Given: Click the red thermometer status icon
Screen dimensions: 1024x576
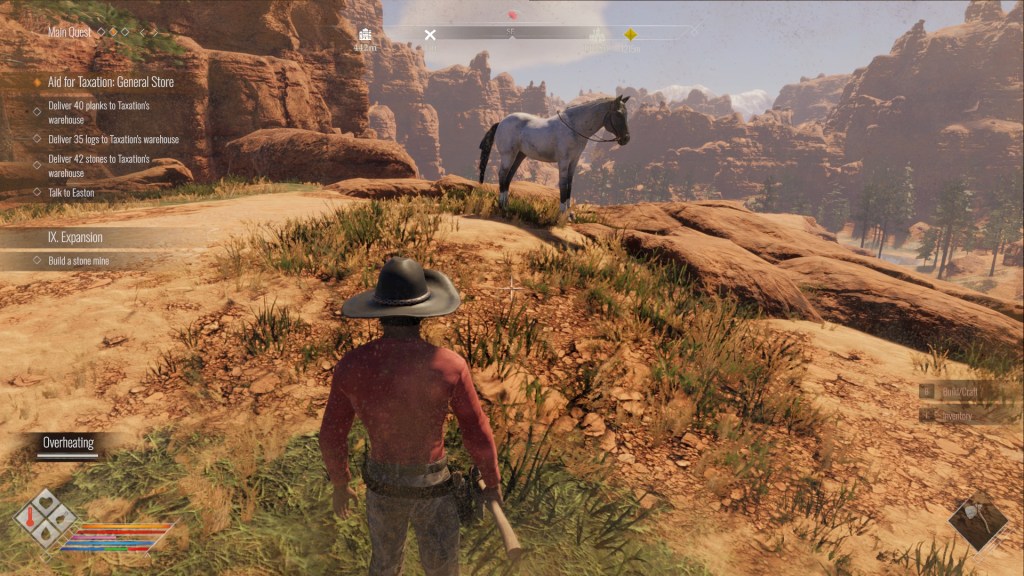Looking at the screenshot, I should 31,519.
